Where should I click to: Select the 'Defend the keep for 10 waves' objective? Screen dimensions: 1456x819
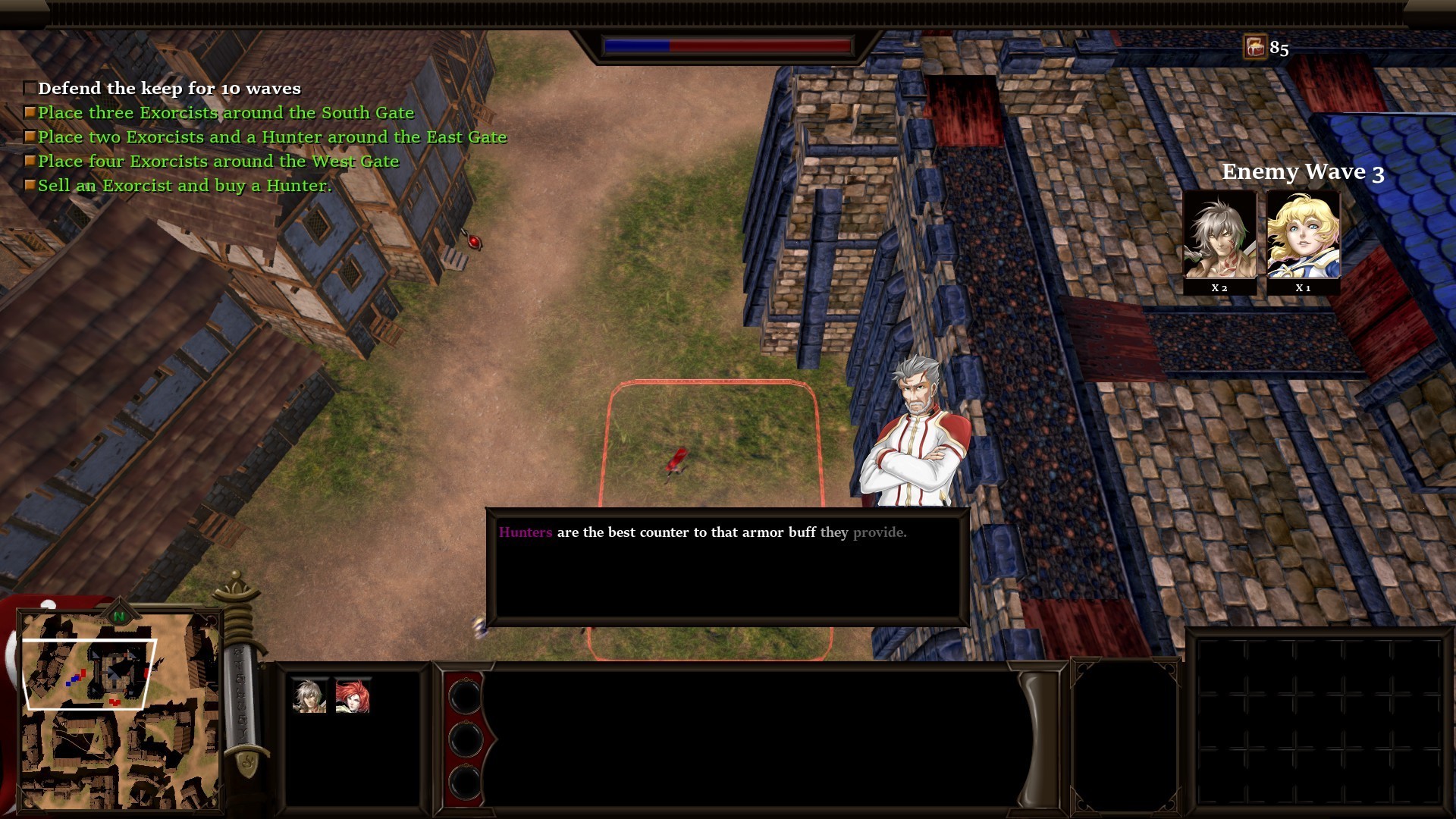pos(169,89)
